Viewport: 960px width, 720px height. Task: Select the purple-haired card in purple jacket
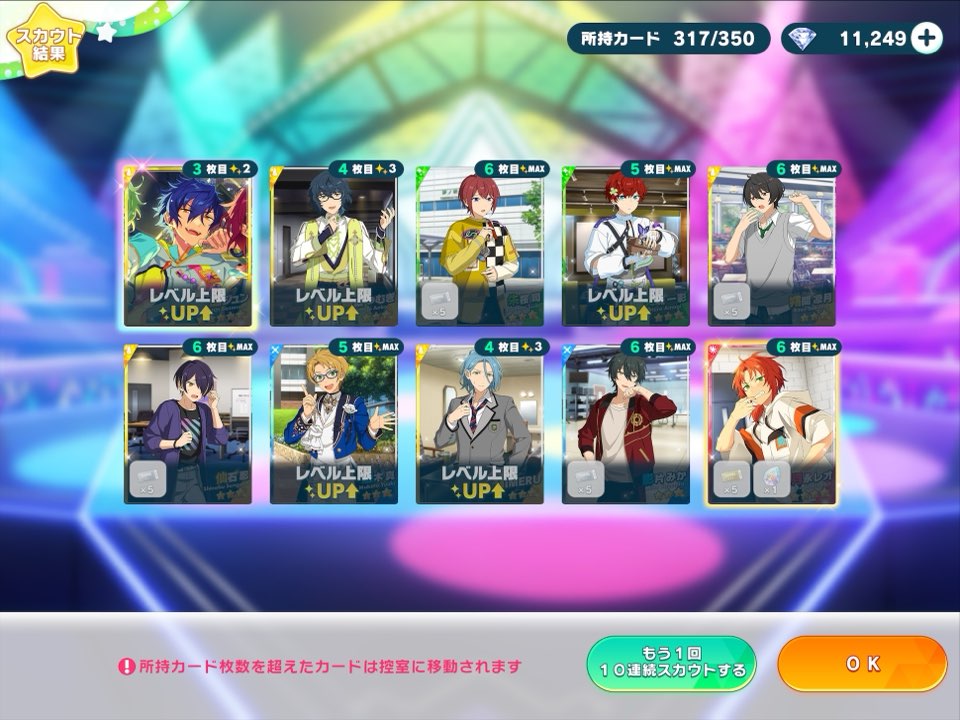coord(187,424)
